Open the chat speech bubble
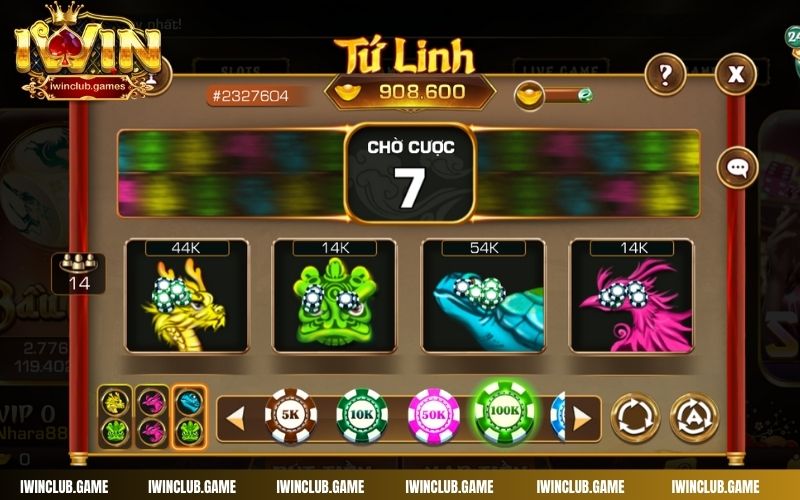This screenshot has width=800, height=500. (737, 167)
